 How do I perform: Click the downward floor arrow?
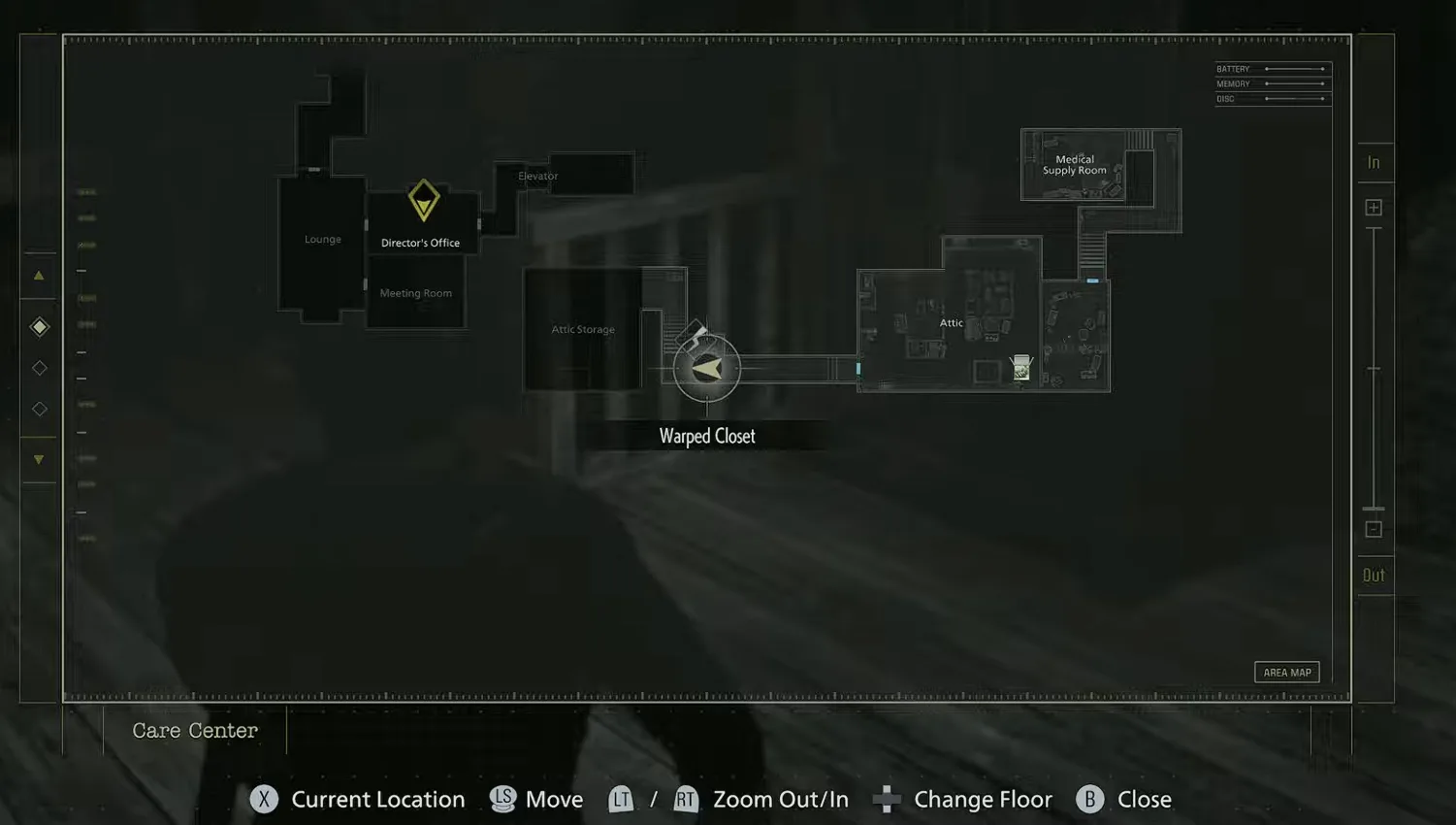tap(39, 458)
